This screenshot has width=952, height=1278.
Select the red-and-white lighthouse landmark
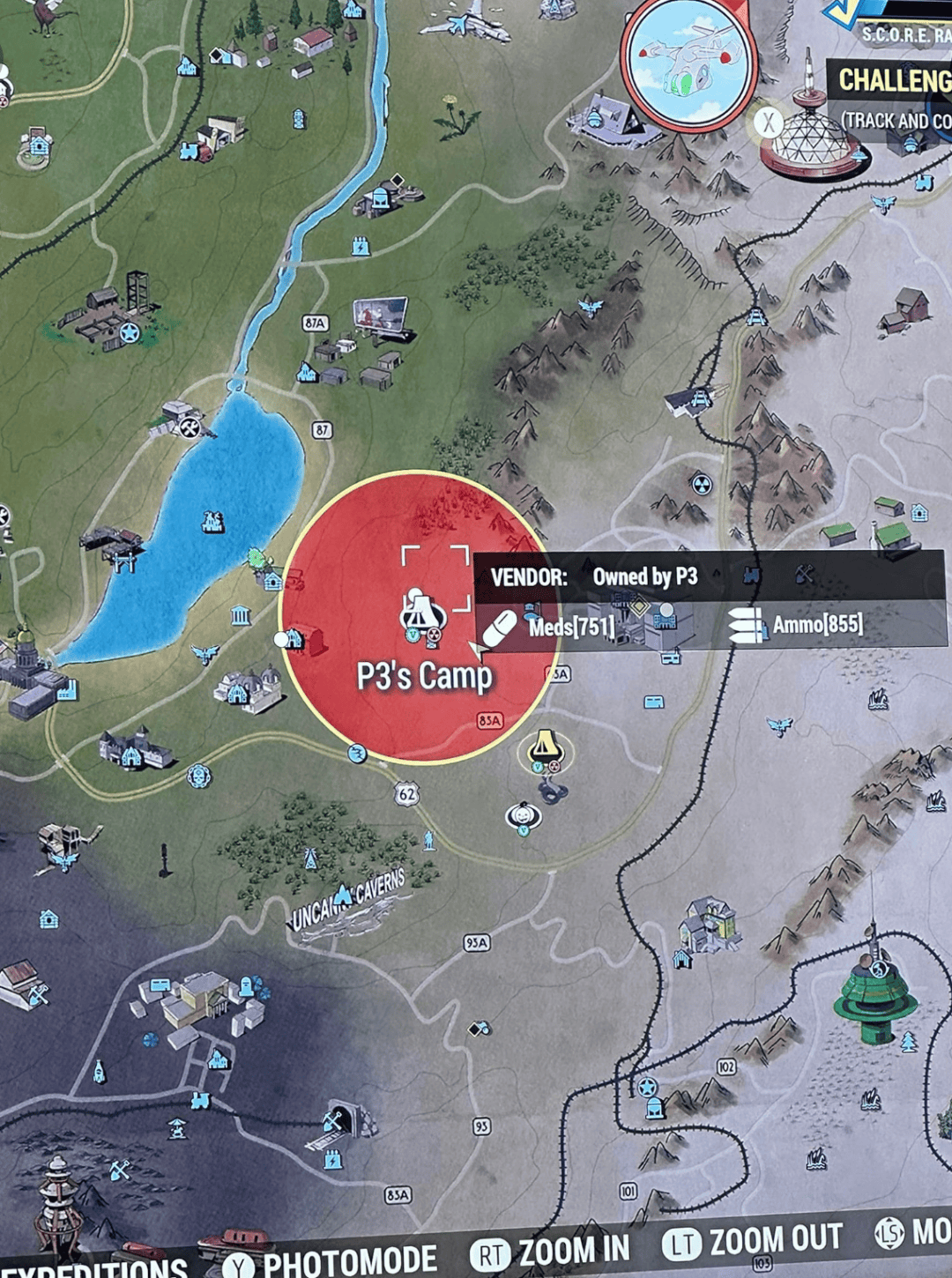pyautogui.click(x=55, y=1199)
